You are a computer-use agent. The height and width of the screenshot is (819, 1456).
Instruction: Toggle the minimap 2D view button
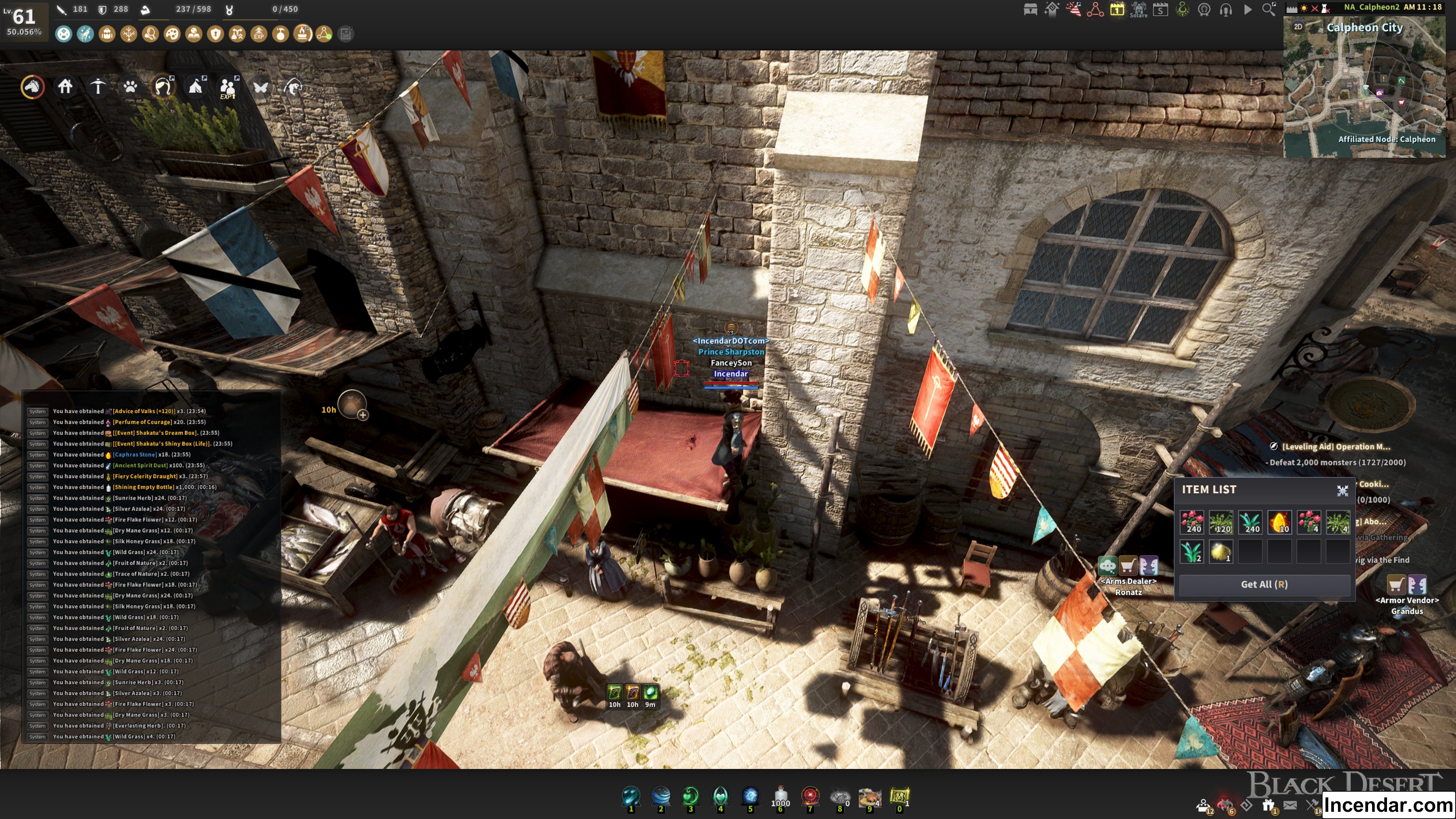[1298, 27]
